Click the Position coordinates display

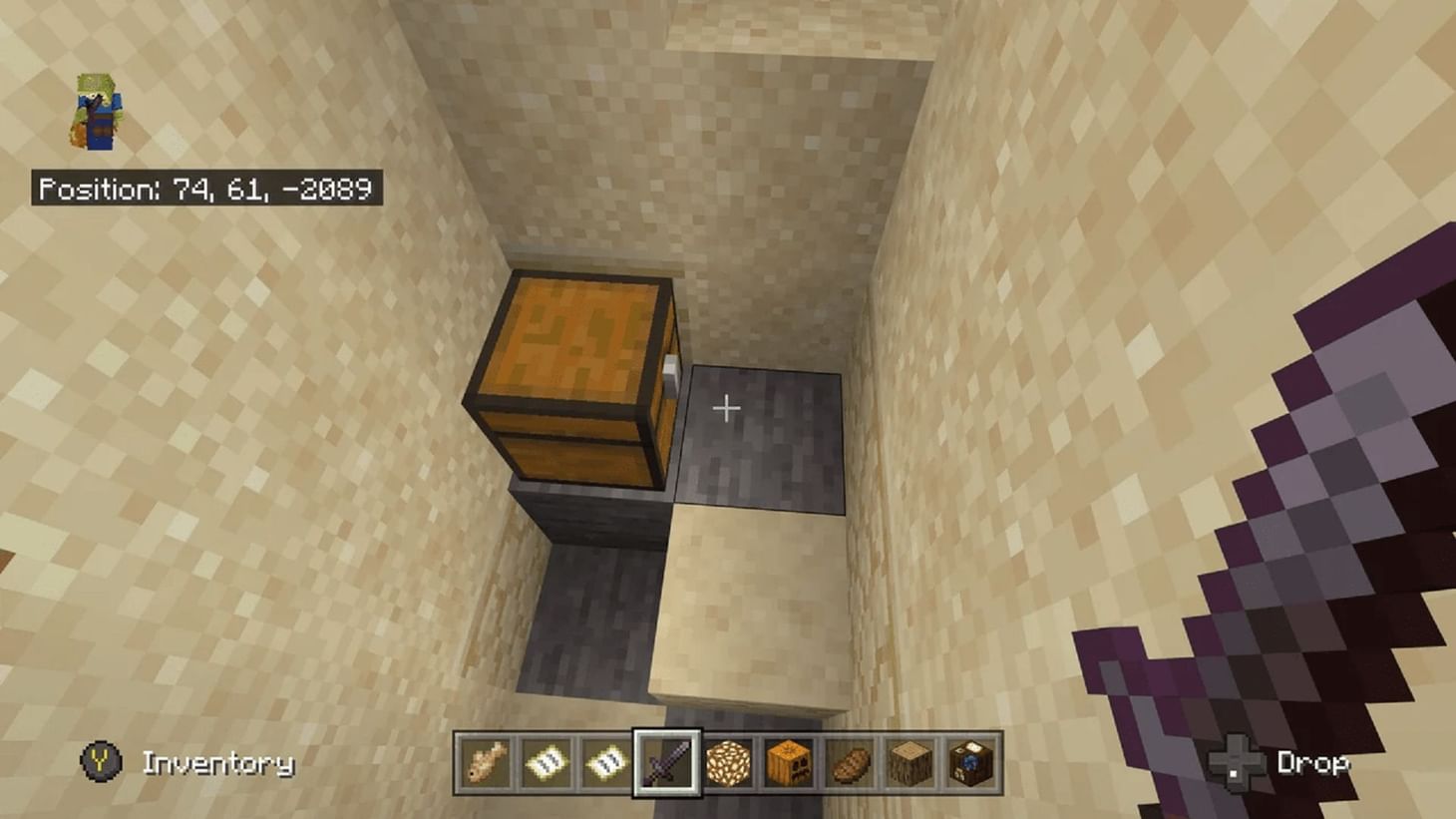[204, 188]
